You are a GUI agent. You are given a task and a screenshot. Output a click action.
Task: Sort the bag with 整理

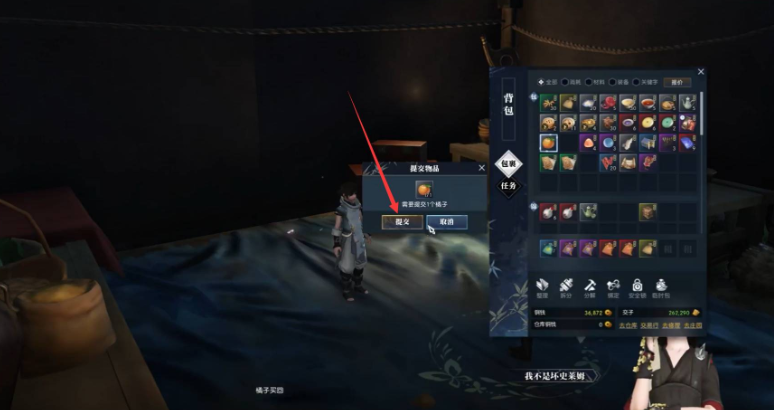click(543, 287)
